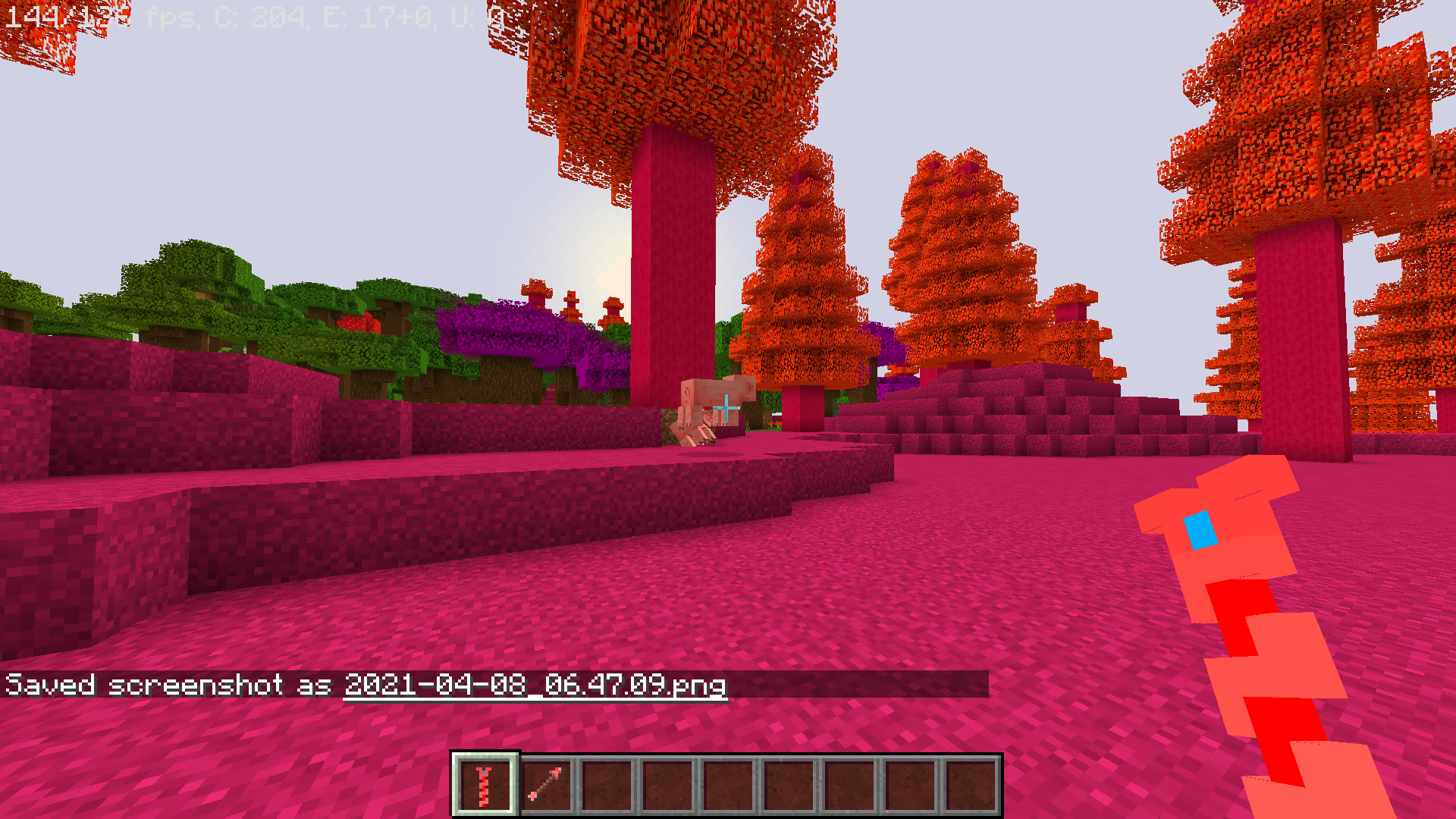The height and width of the screenshot is (819, 1456).
Task: Select the arrow in hotbar slot two
Action: pyautogui.click(x=545, y=783)
